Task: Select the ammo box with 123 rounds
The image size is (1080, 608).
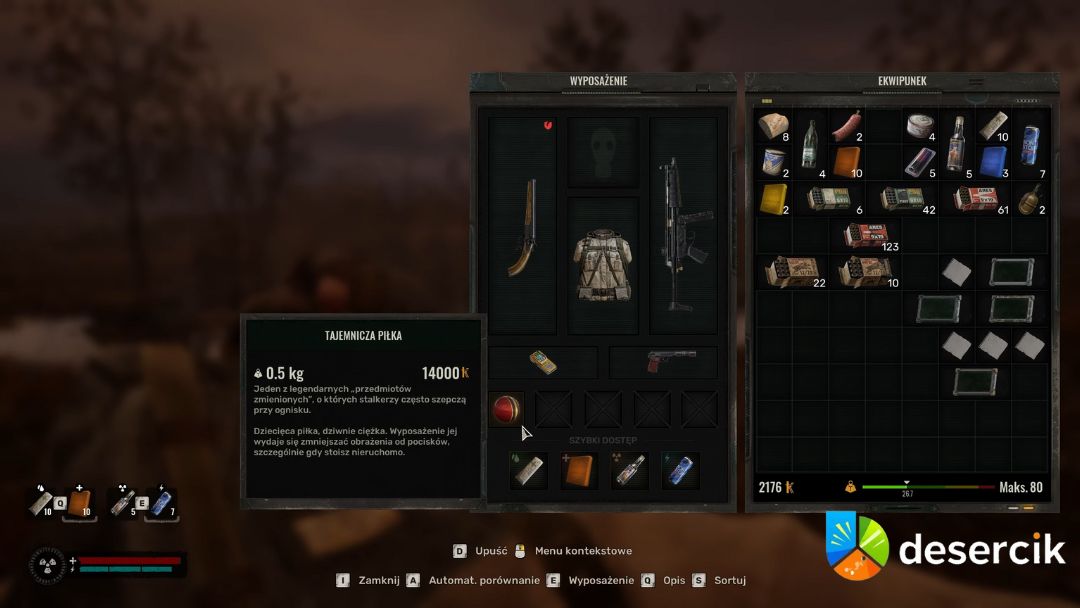Action: click(864, 236)
